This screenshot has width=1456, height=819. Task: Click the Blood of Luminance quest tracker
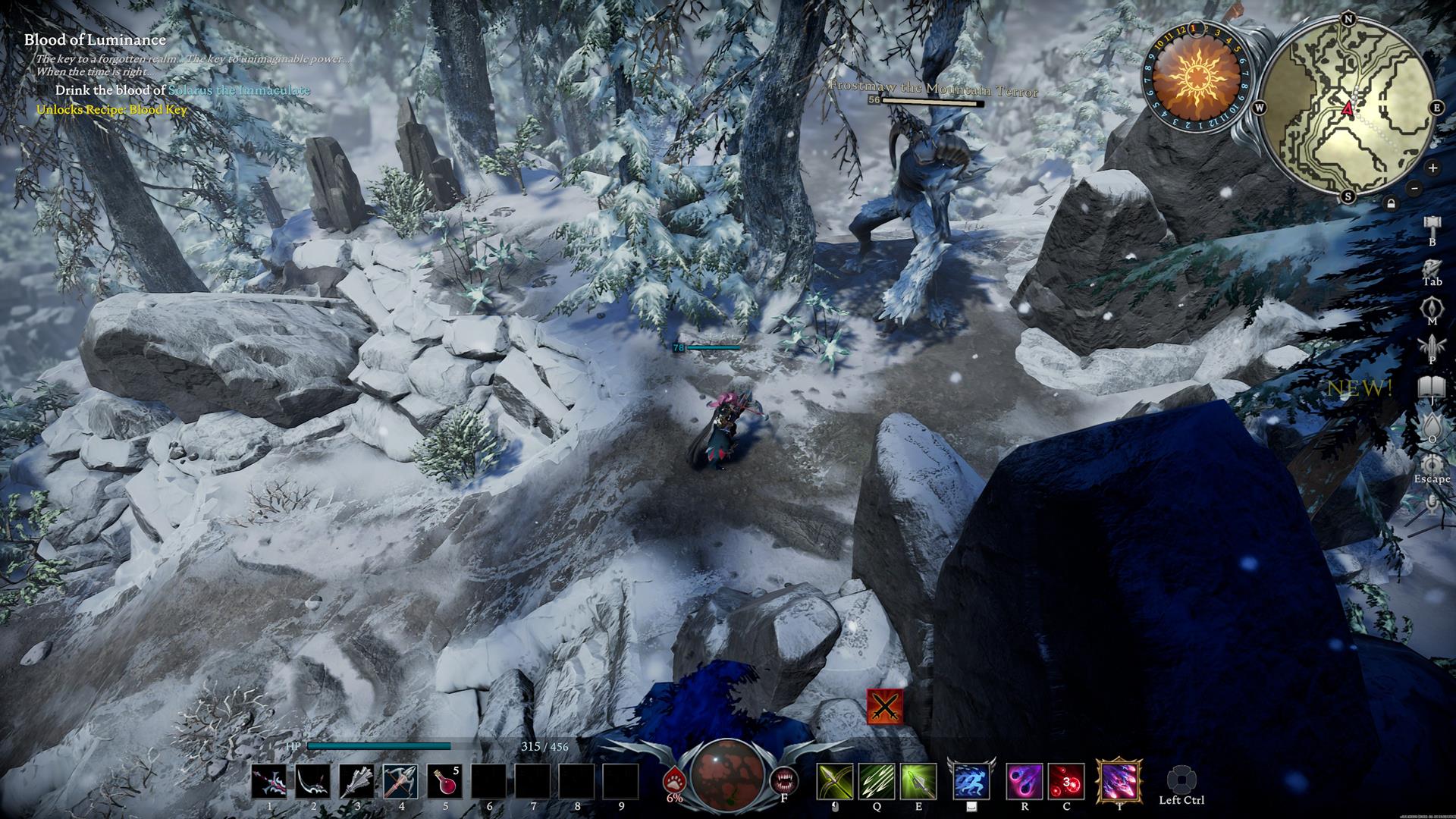(x=95, y=40)
